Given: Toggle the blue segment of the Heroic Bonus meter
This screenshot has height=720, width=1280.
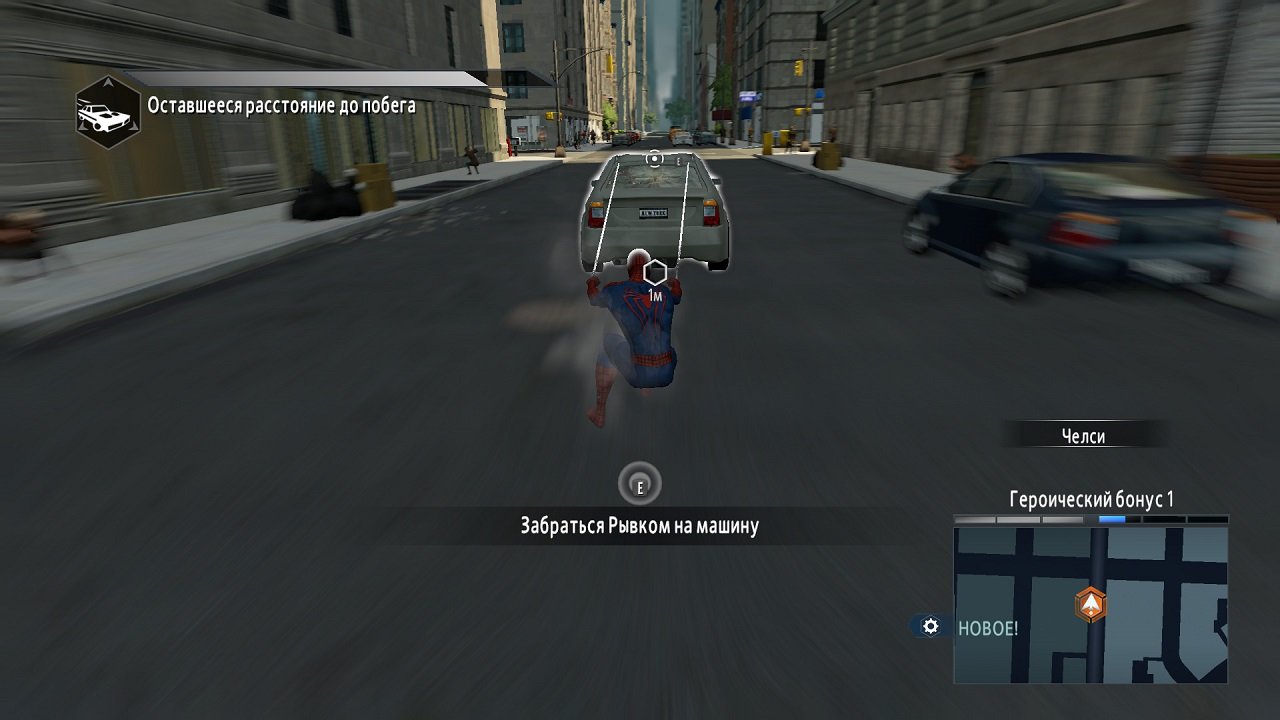Looking at the screenshot, I should pyautogui.click(x=1113, y=519).
